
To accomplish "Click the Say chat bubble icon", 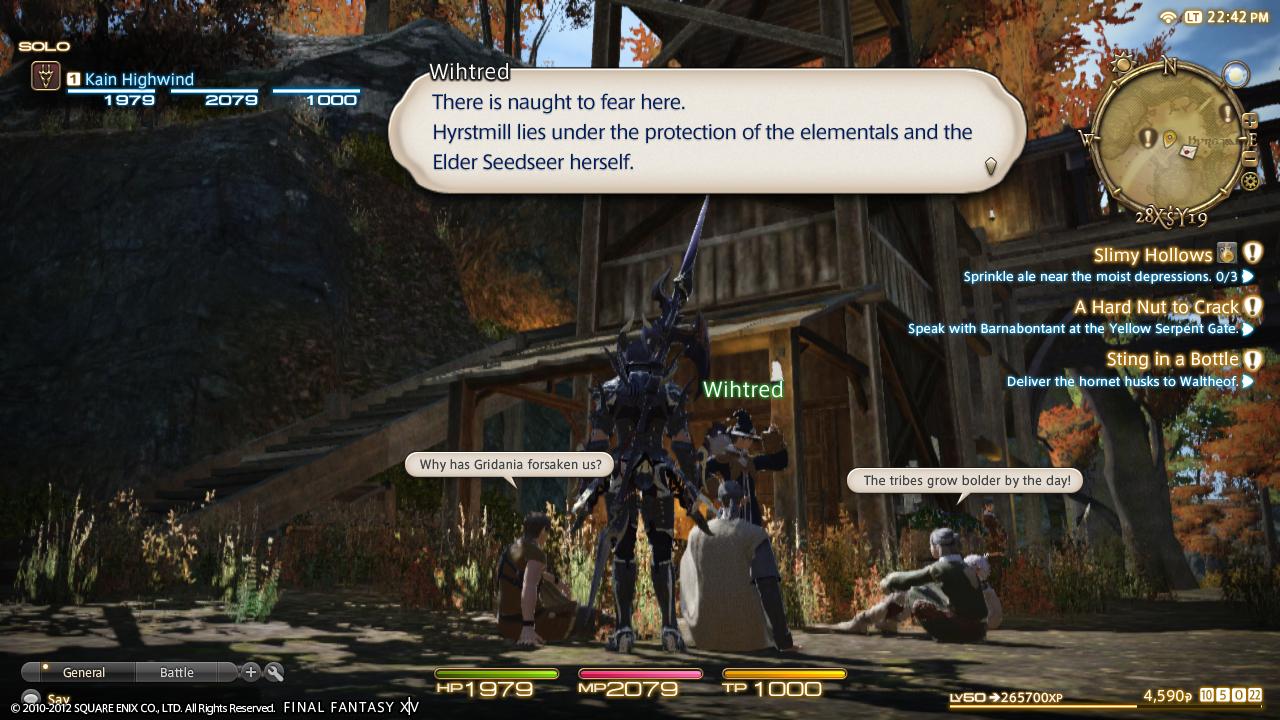I will [32, 697].
